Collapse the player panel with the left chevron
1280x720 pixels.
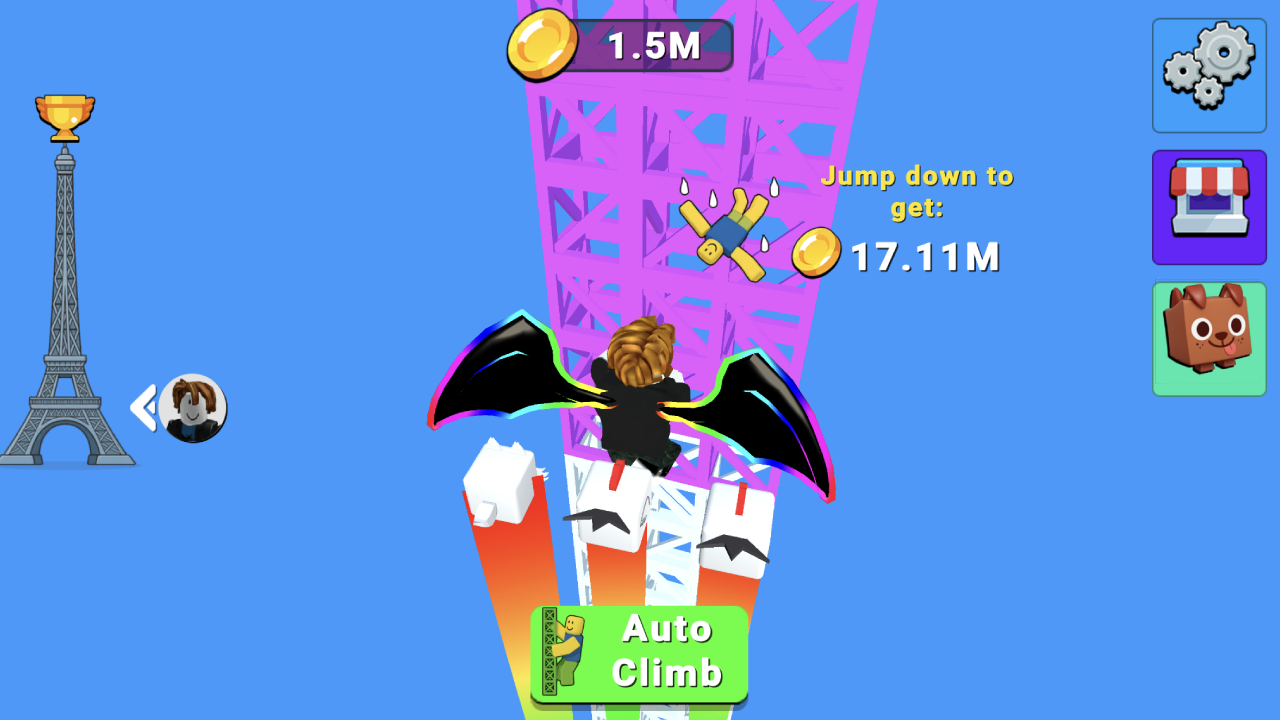pyautogui.click(x=142, y=405)
